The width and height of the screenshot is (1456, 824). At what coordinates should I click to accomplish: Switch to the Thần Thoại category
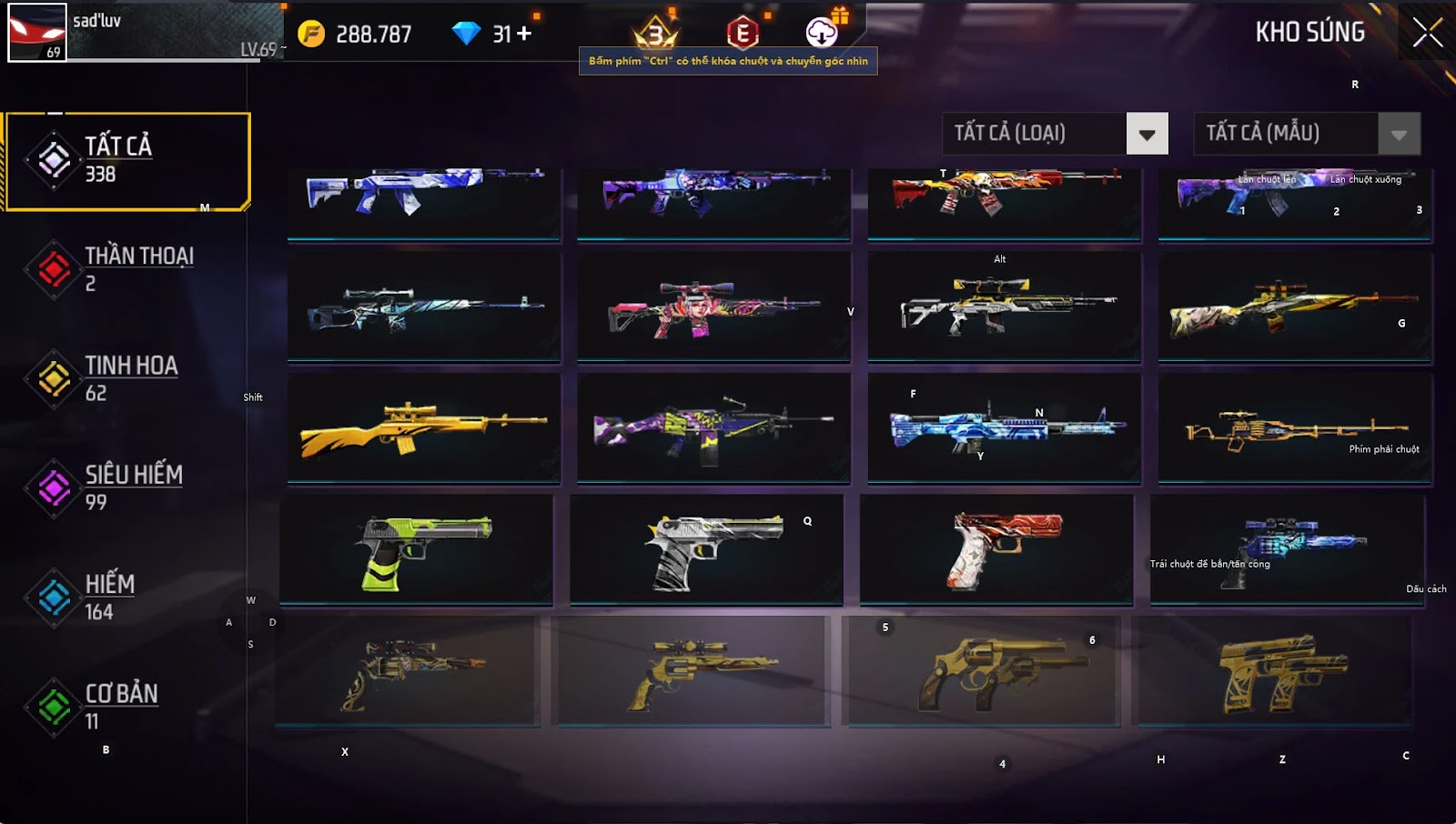pos(127,269)
